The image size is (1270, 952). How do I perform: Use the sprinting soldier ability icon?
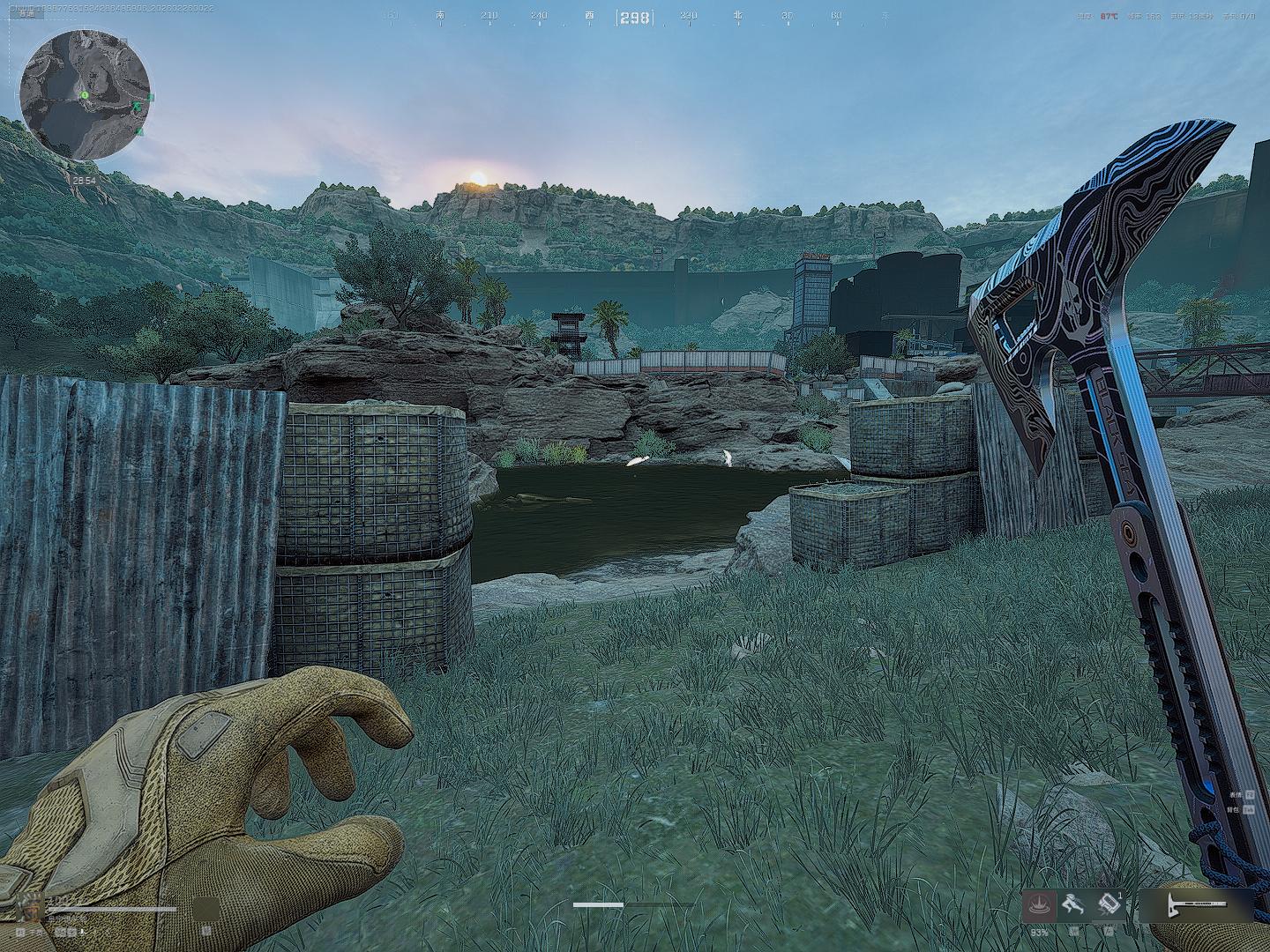(x=1072, y=905)
